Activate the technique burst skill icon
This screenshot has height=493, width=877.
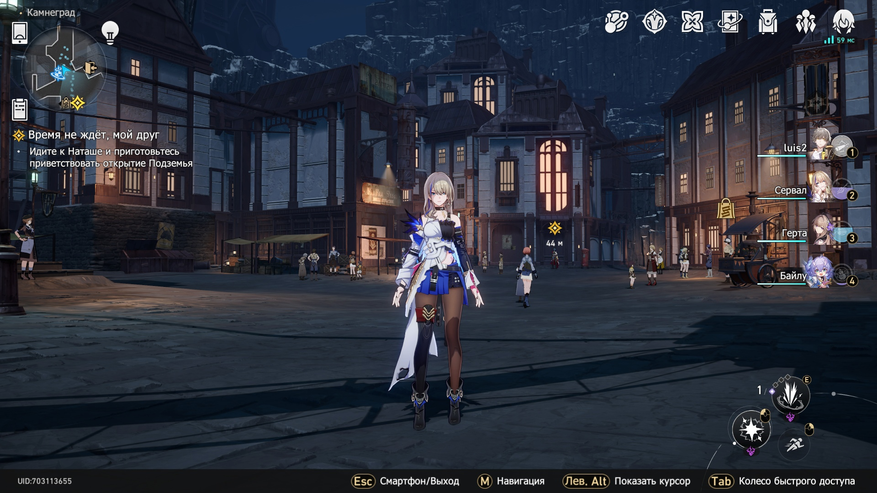tap(791, 395)
